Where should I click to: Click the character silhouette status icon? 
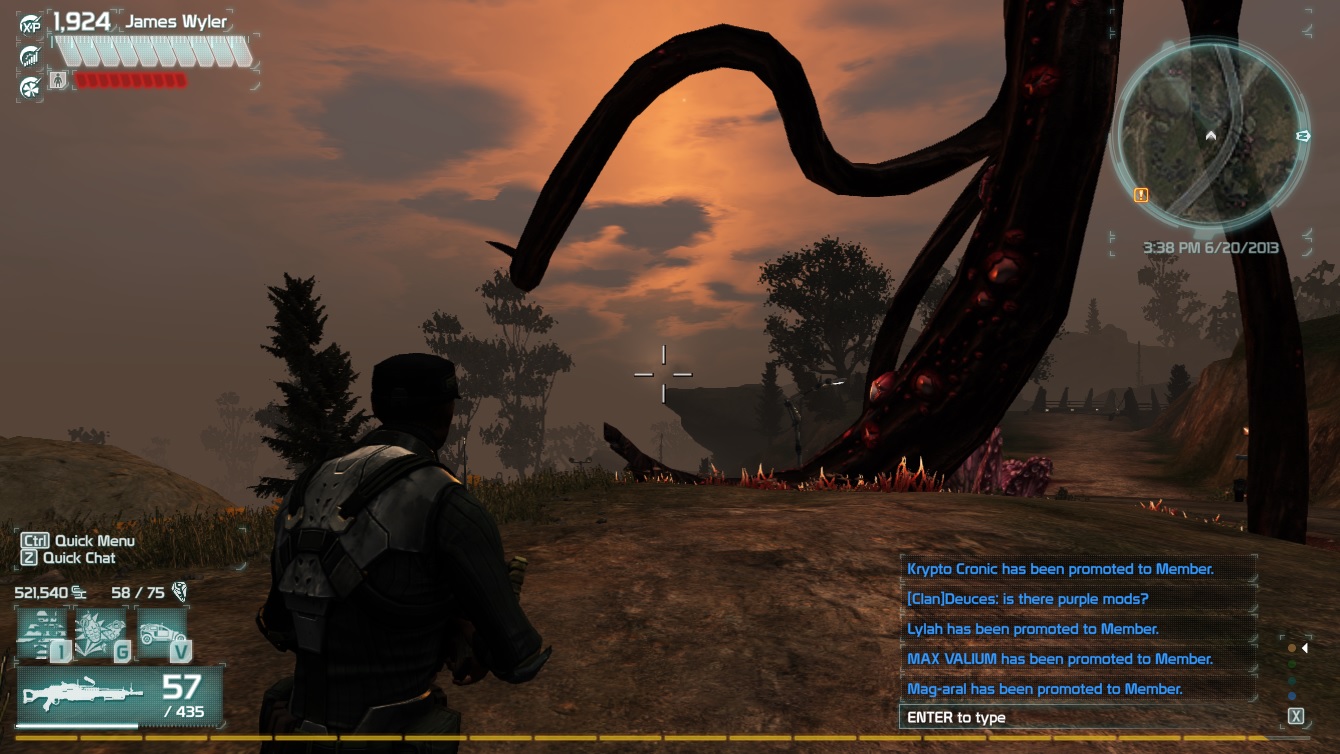(57, 80)
